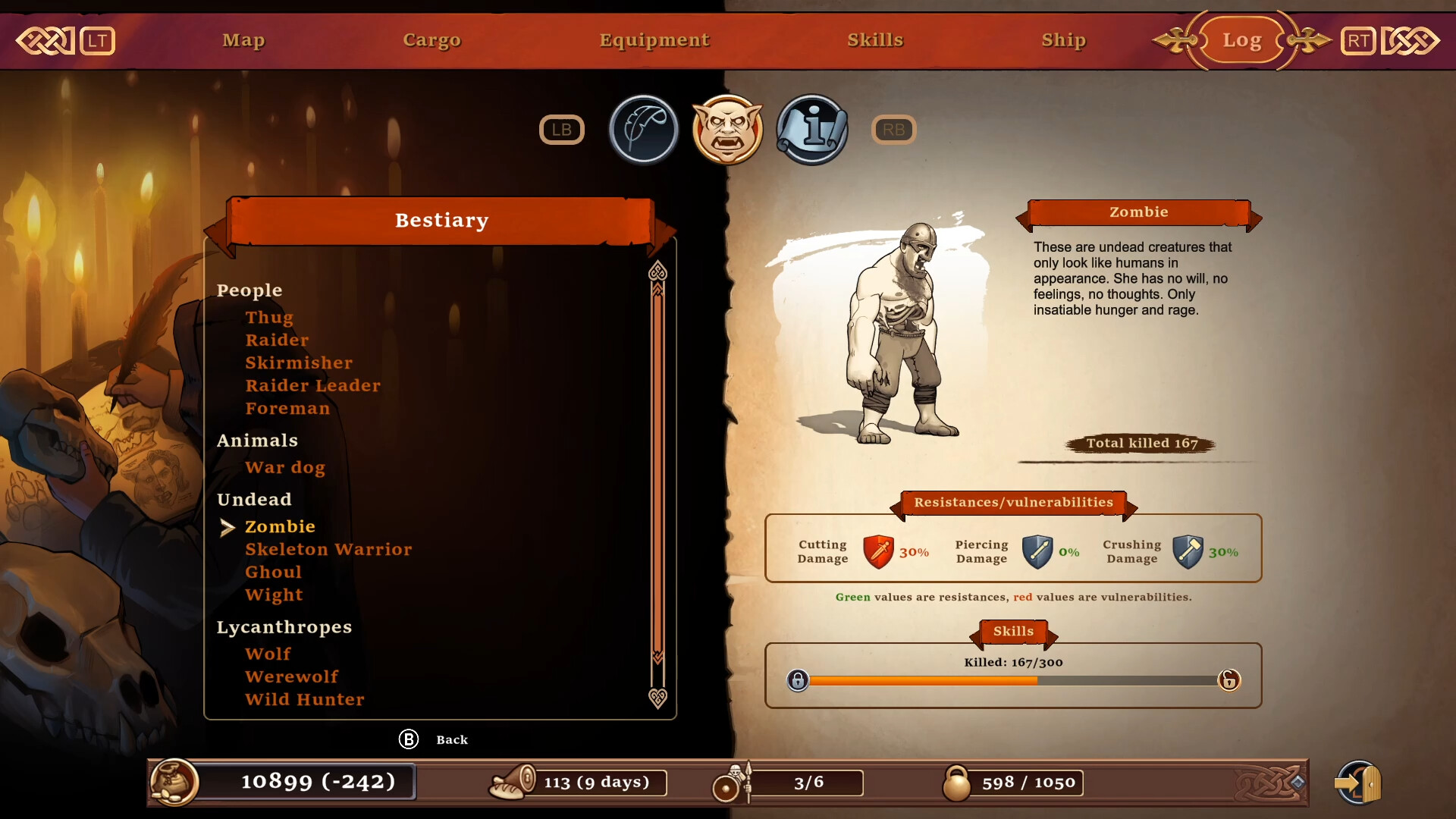The width and height of the screenshot is (1456, 819).
Task: Open the info scroll section
Action: point(811,130)
